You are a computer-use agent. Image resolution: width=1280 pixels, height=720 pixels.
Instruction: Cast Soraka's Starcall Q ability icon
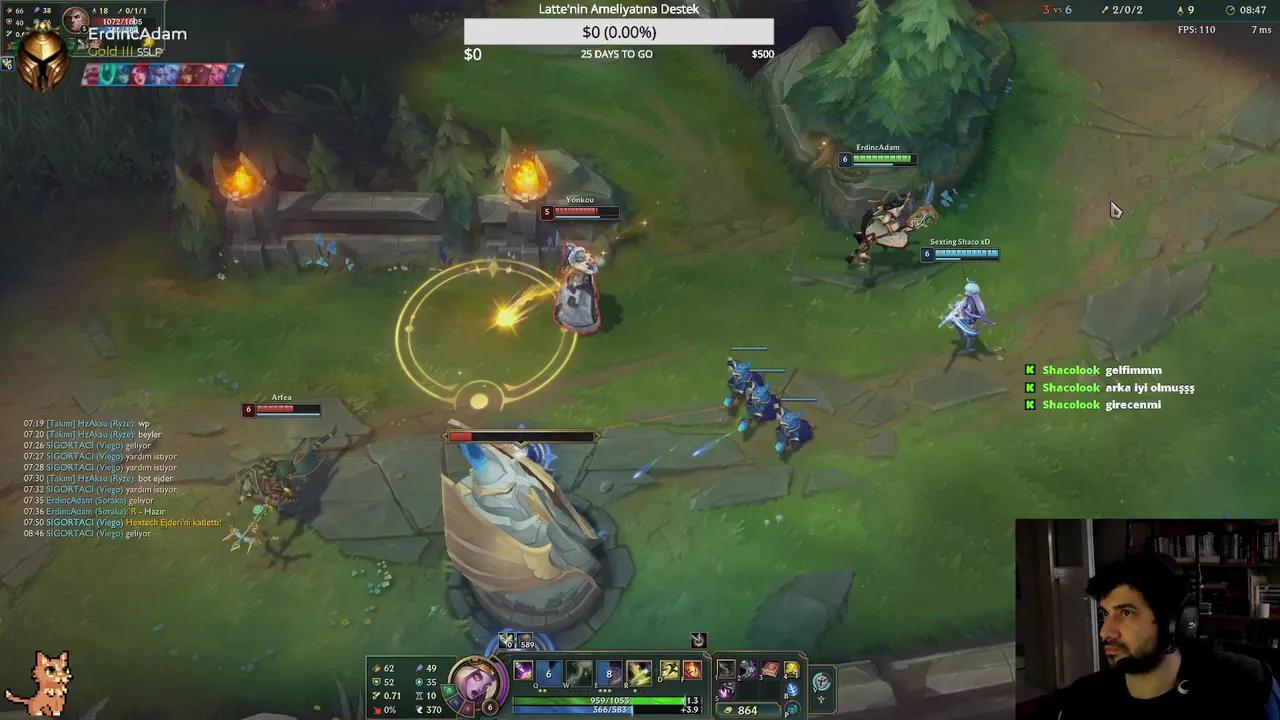tap(524, 670)
